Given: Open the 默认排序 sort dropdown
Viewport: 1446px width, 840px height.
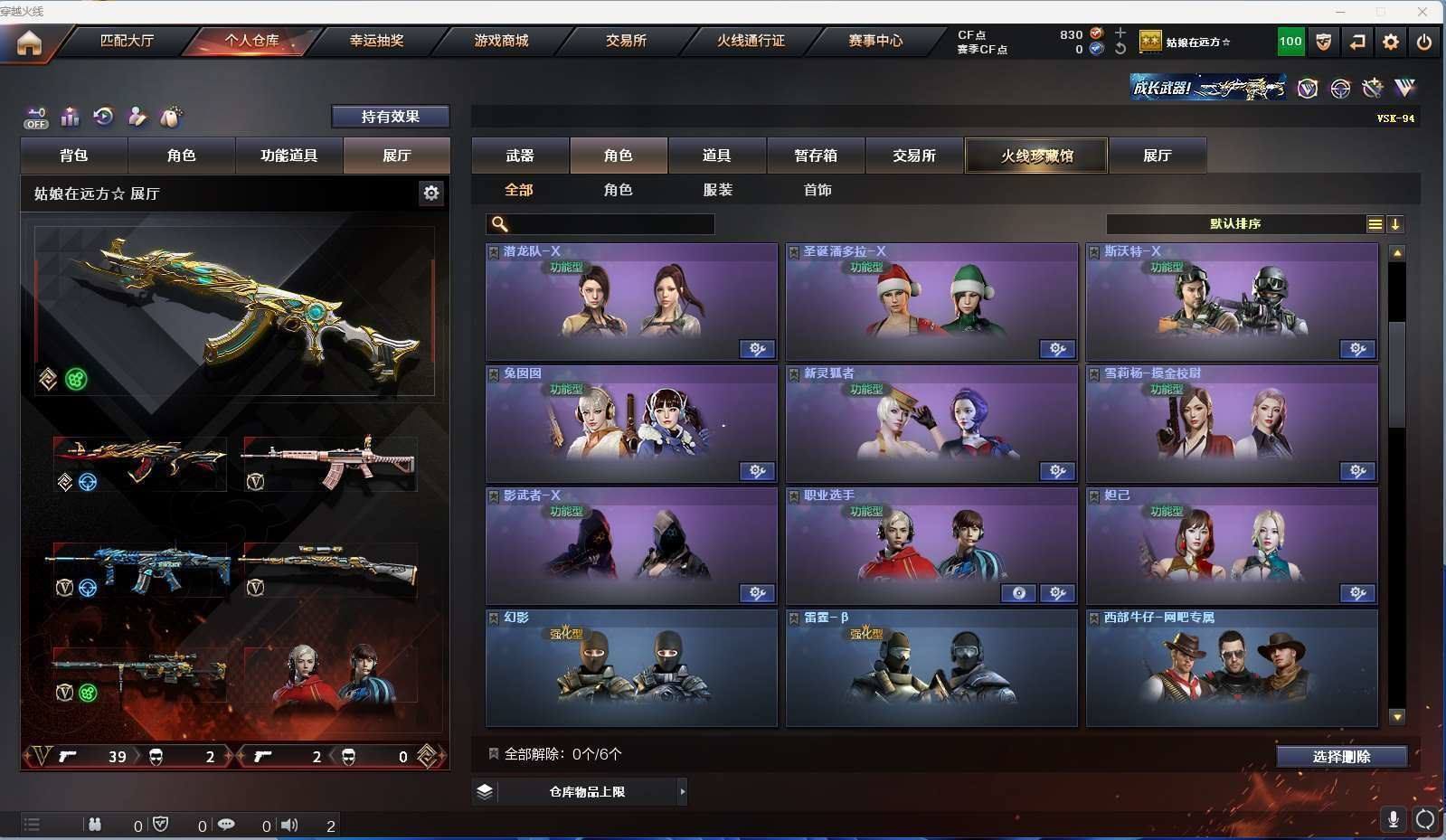Looking at the screenshot, I should (1235, 224).
